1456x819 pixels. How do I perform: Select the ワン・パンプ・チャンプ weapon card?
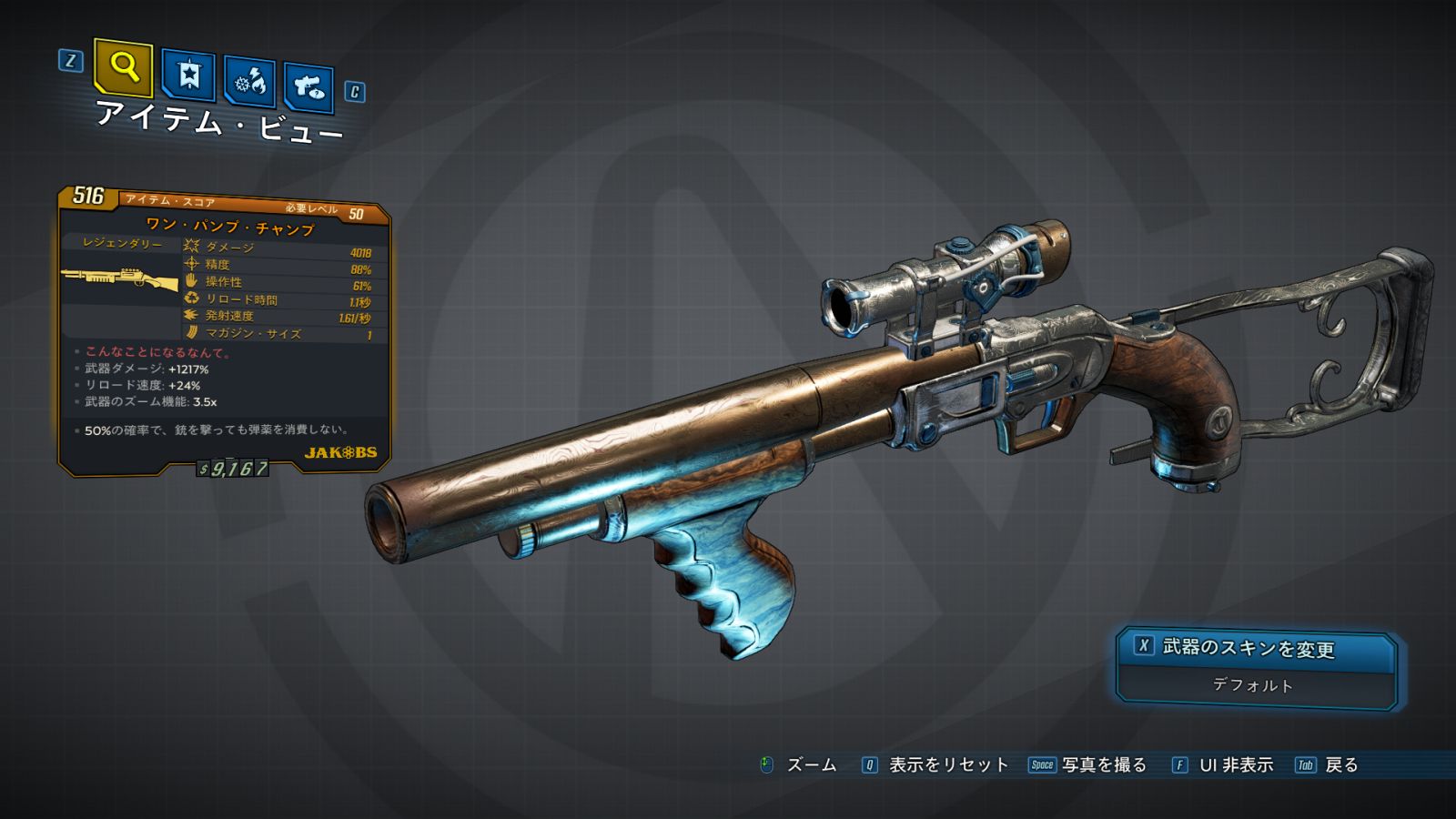pyautogui.click(x=225, y=332)
